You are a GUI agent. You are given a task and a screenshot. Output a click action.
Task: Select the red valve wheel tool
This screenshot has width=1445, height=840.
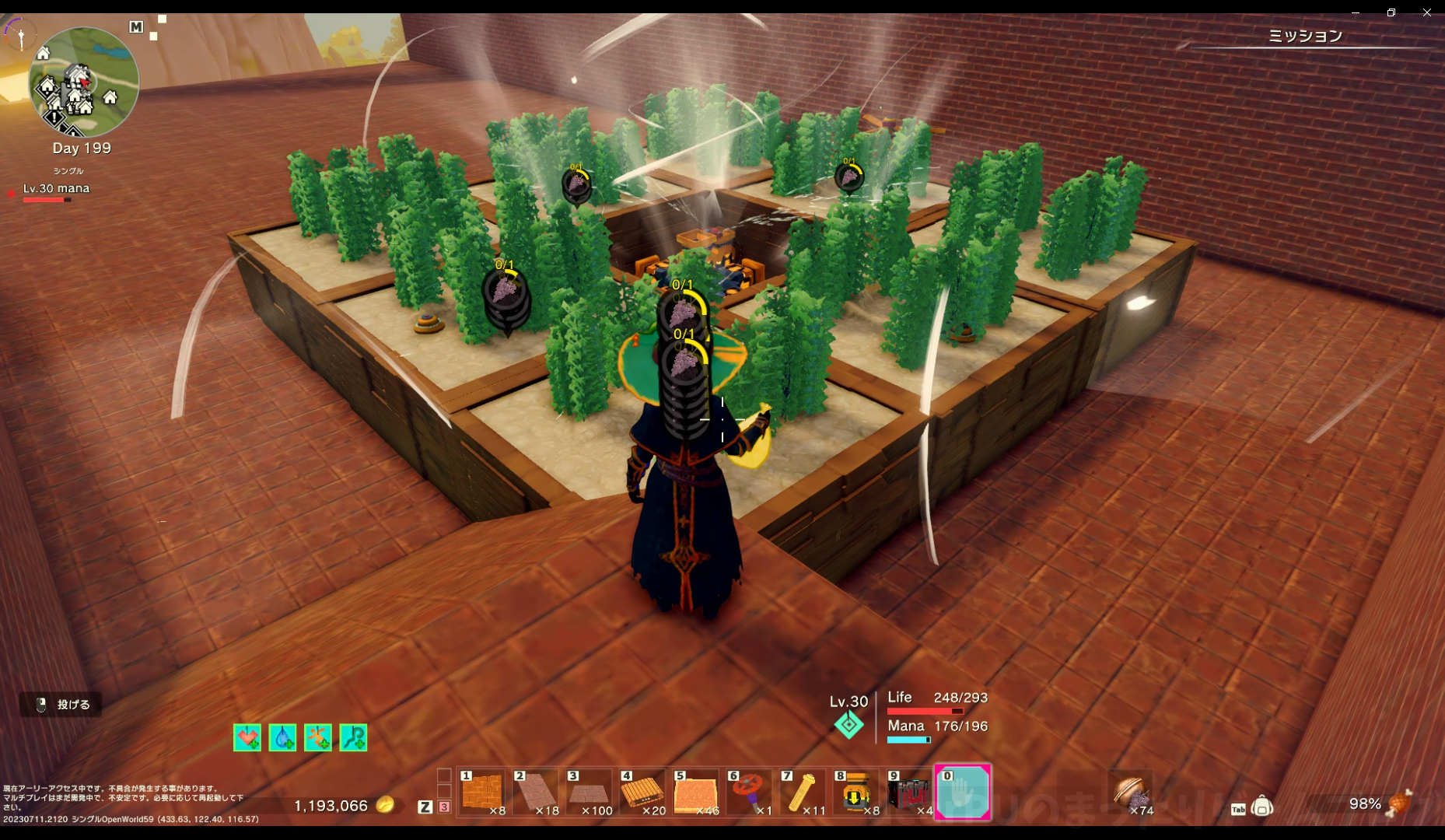tap(749, 793)
